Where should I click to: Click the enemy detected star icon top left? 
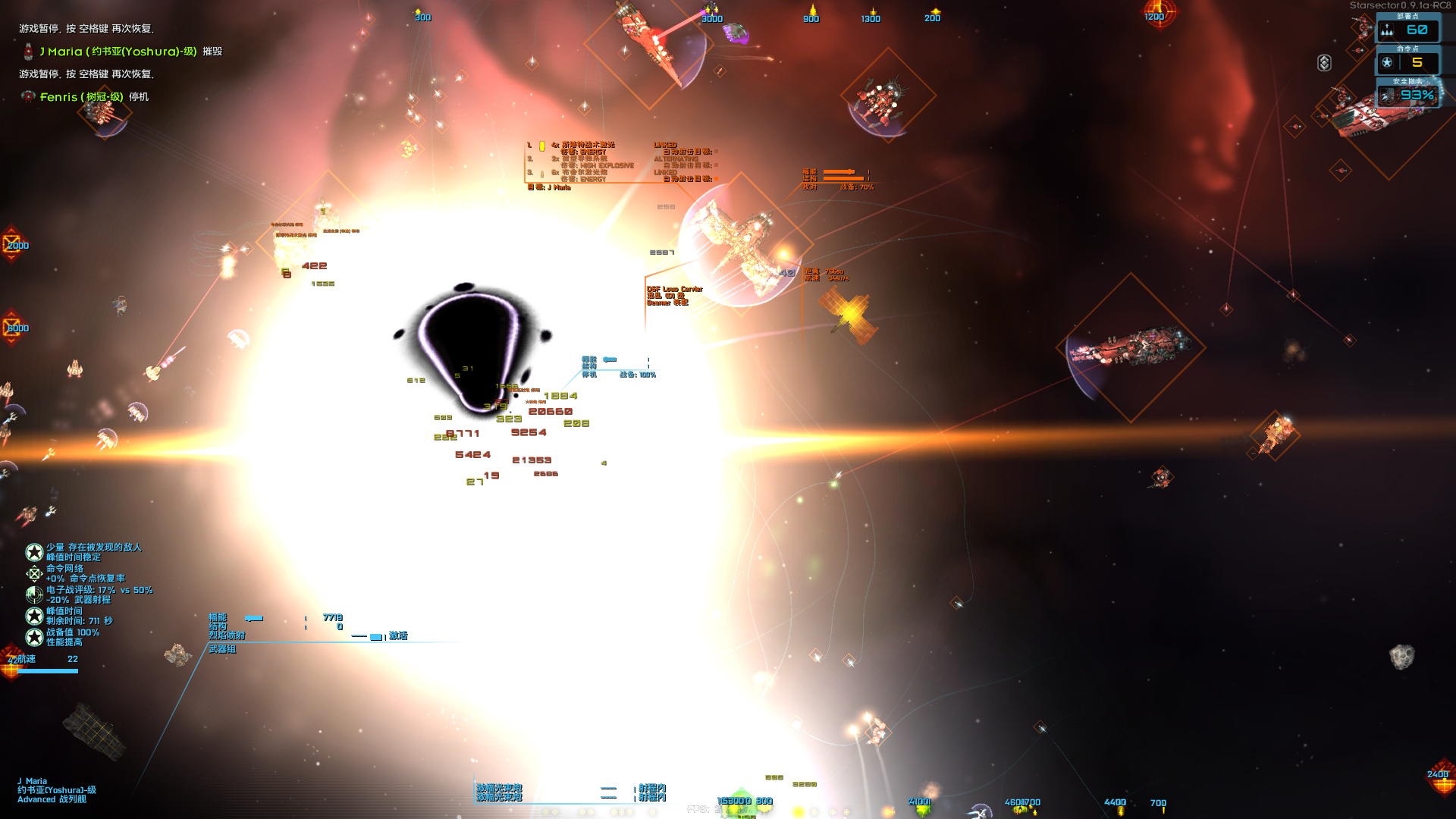[34, 552]
